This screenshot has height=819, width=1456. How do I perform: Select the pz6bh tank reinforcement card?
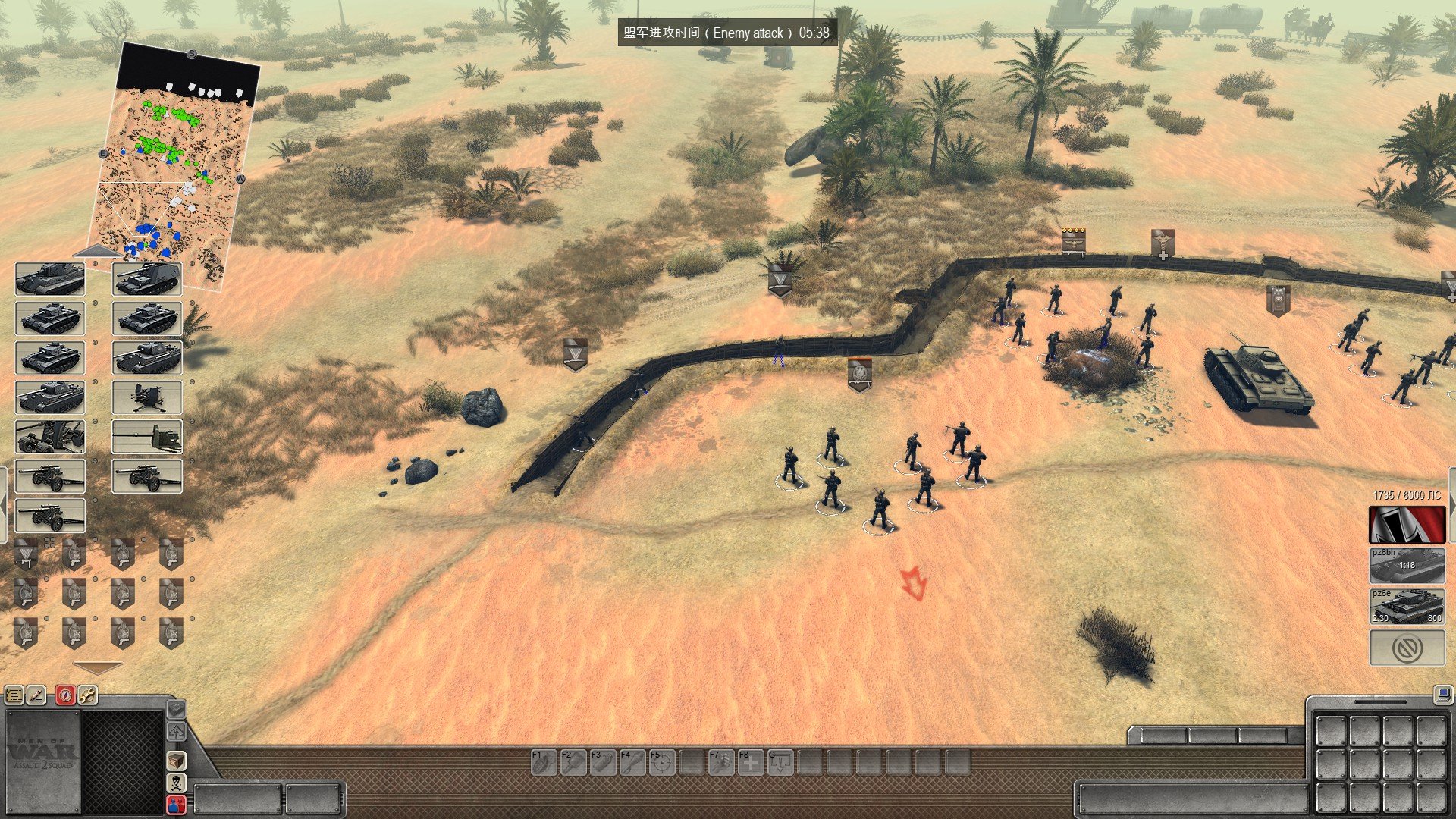coord(1407,566)
